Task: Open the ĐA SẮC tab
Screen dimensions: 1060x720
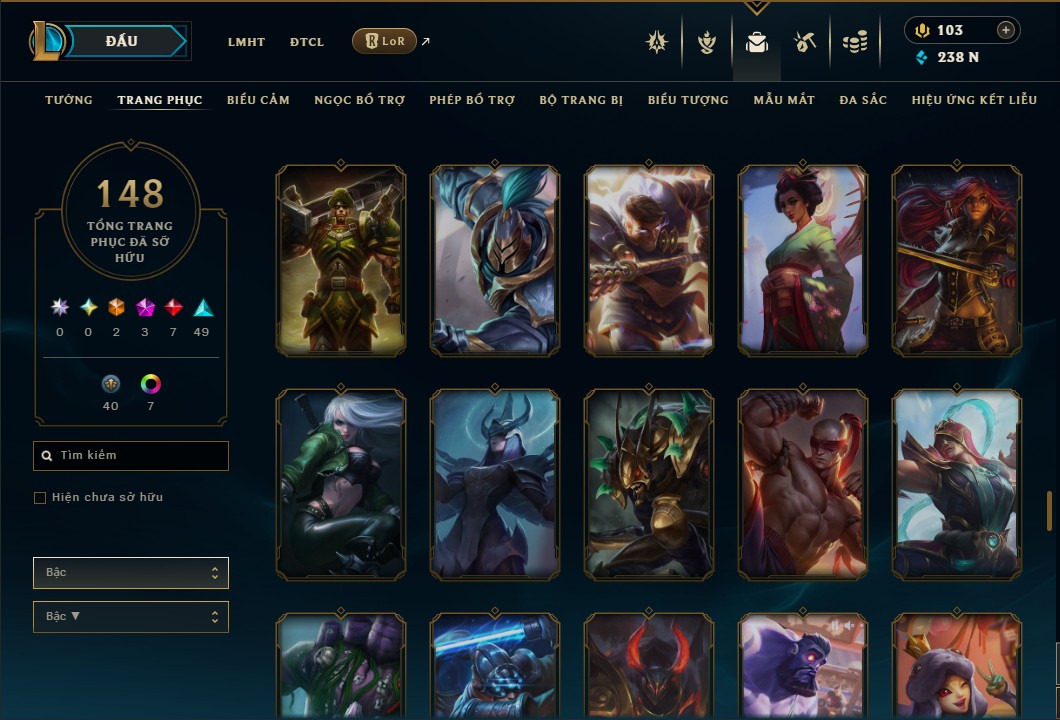Action: click(863, 100)
